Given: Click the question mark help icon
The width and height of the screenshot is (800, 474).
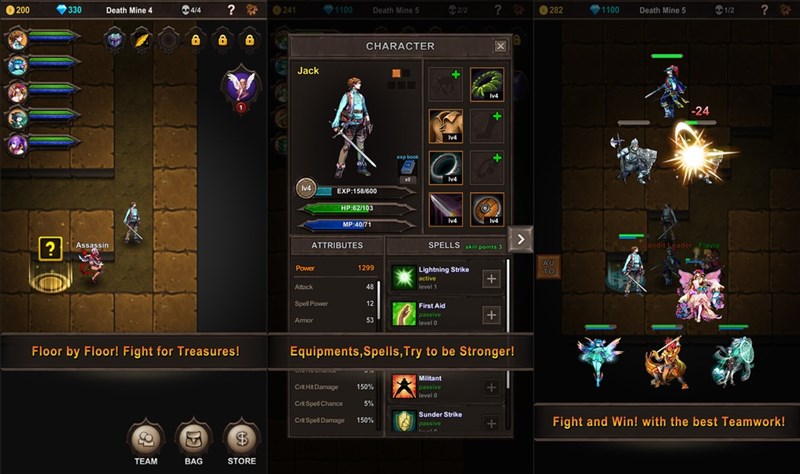Looking at the screenshot, I should [x=232, y=10].
